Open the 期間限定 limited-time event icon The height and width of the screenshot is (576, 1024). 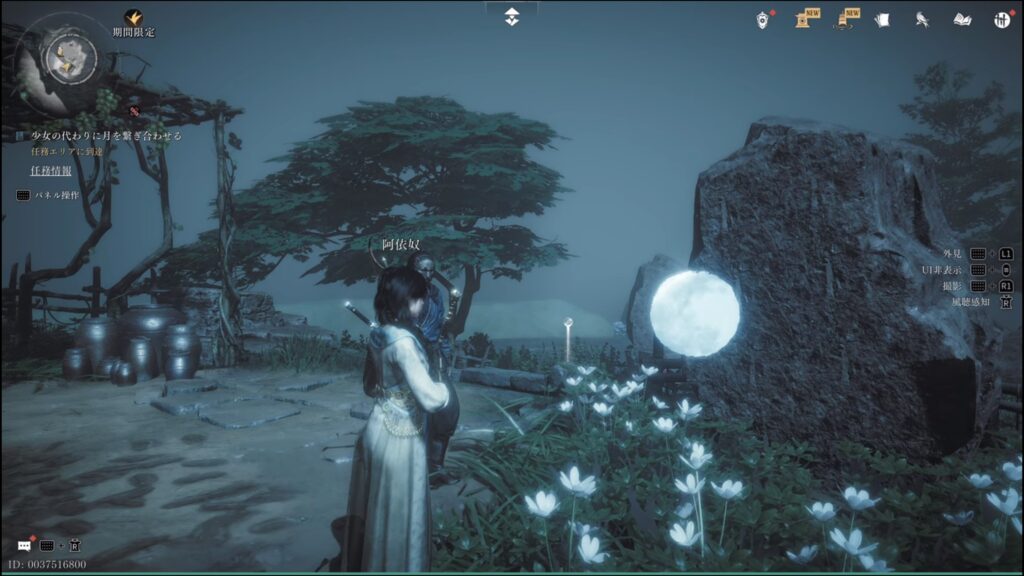pos(133,18)
